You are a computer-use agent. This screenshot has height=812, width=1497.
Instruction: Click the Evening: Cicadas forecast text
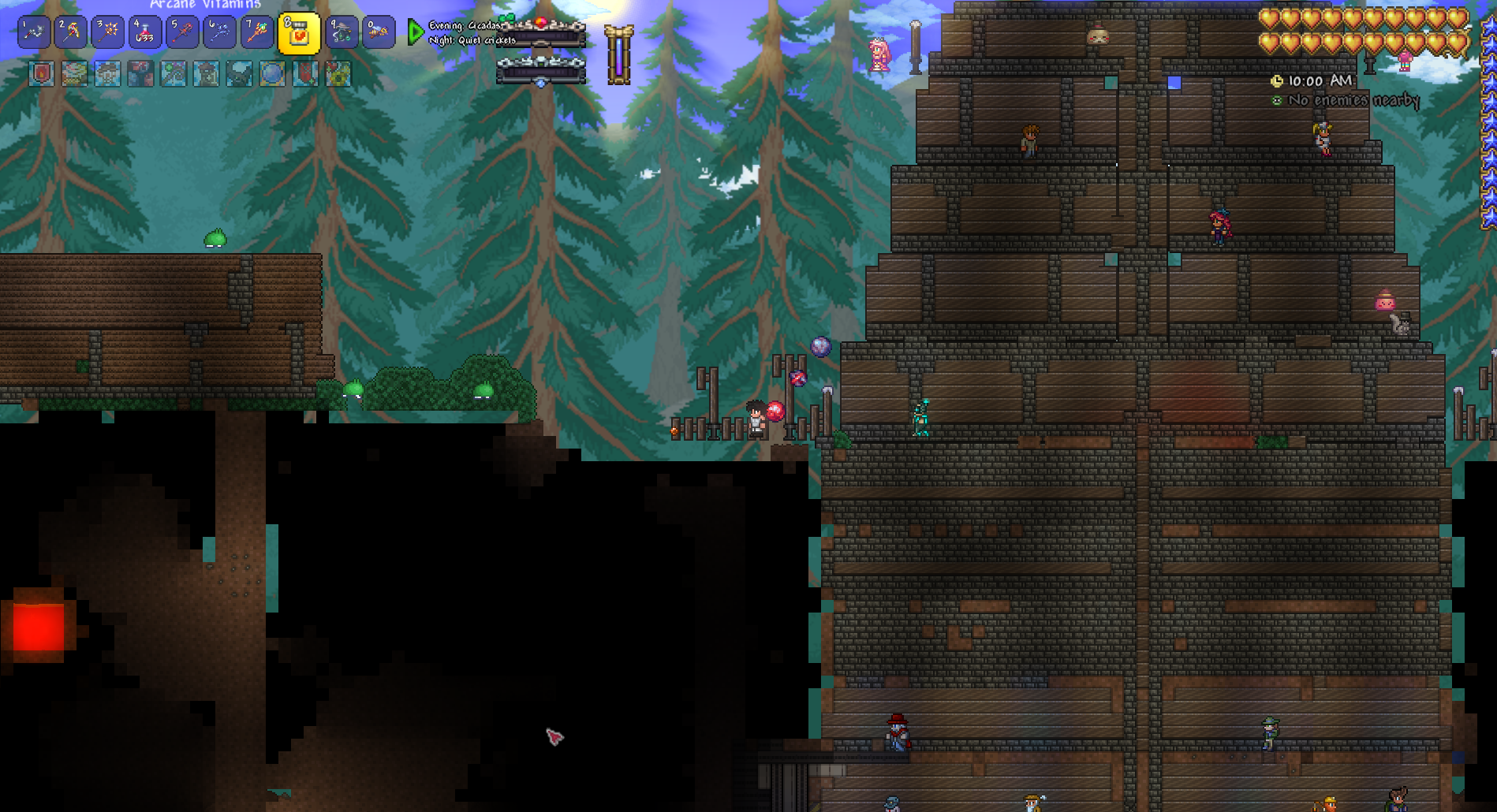(464, 25)
